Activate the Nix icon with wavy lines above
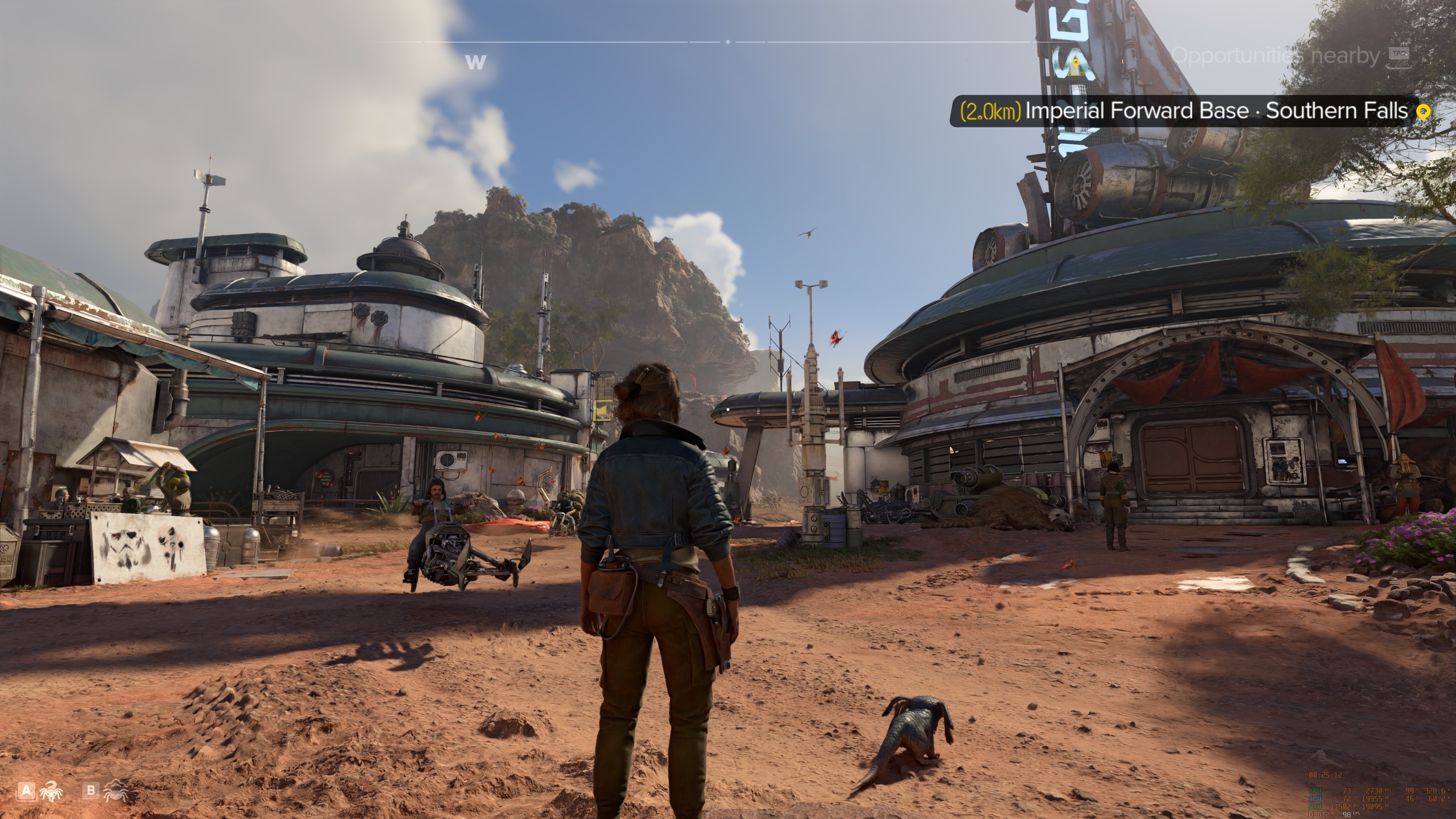The height and width of the screenshot is (819, 1456). [x=116, y=790]
